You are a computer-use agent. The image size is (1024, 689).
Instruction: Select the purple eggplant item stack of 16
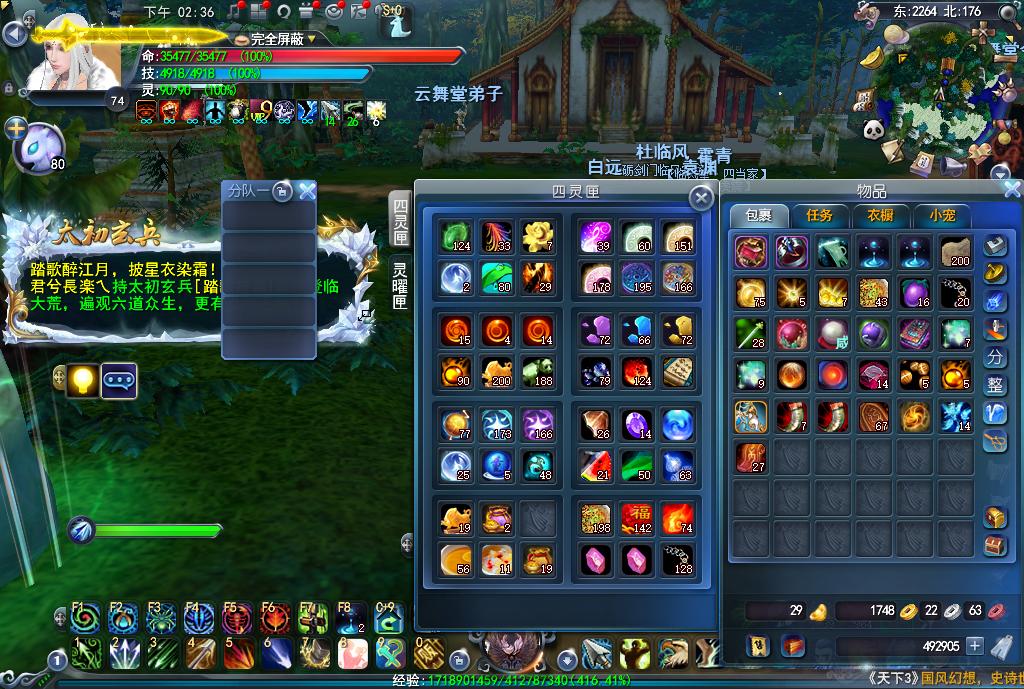tap(915, 293)
